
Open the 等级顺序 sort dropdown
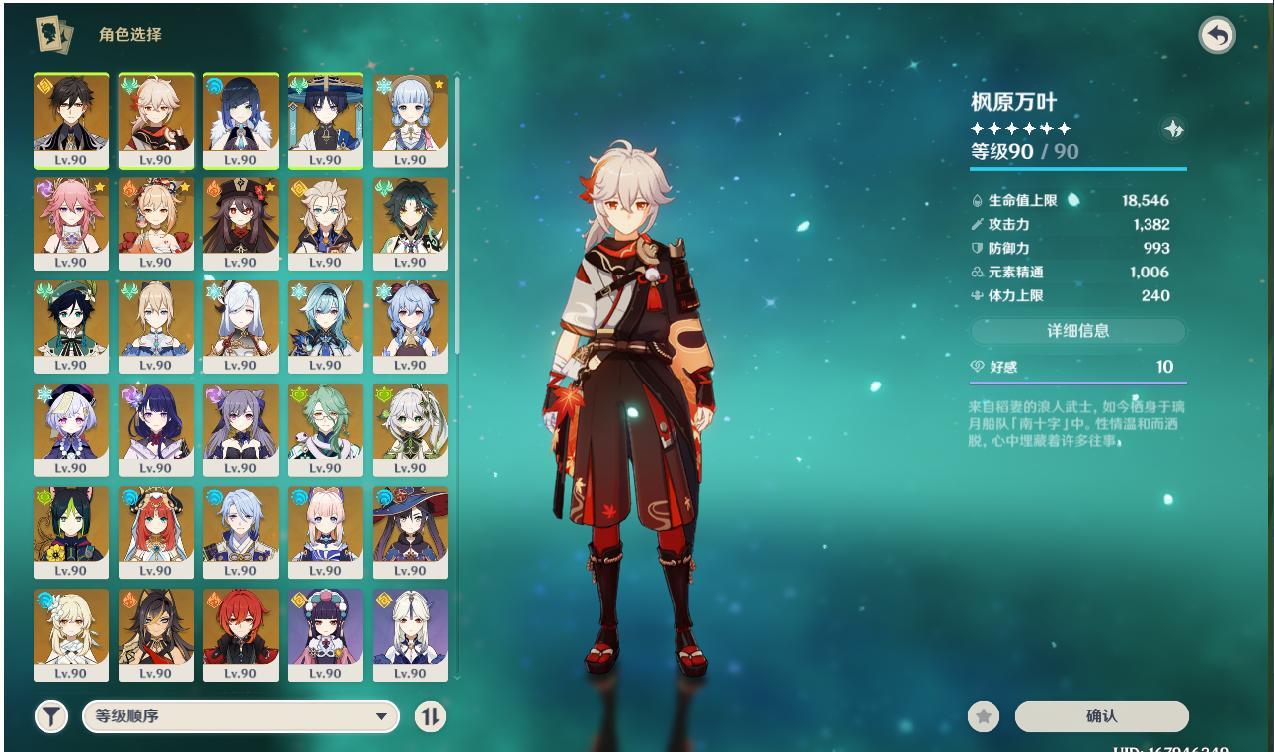click(x=240, y=716)
